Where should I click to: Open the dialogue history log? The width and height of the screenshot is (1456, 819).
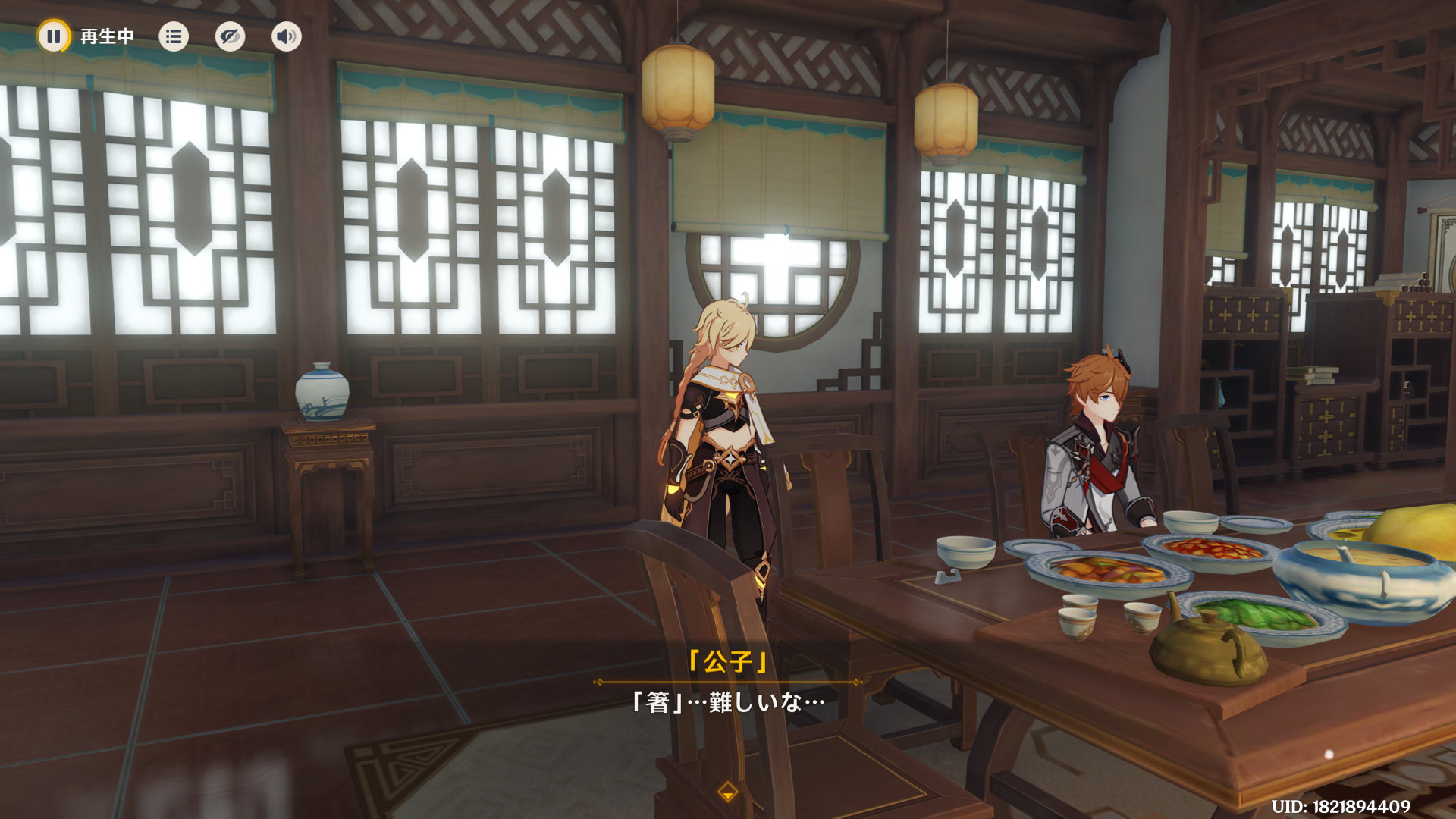(174, 36)
